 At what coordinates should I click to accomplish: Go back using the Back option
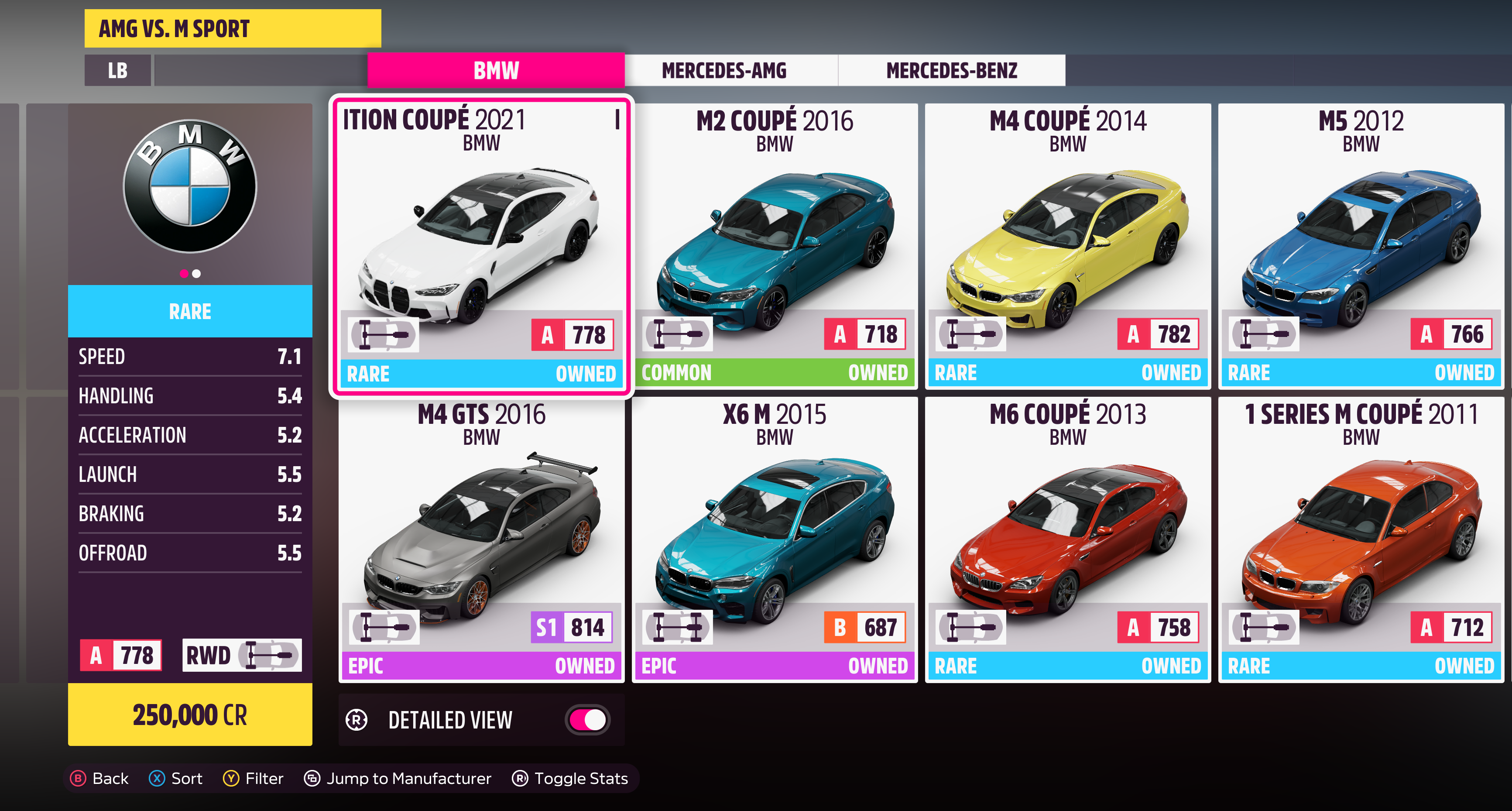click(99, 778)
